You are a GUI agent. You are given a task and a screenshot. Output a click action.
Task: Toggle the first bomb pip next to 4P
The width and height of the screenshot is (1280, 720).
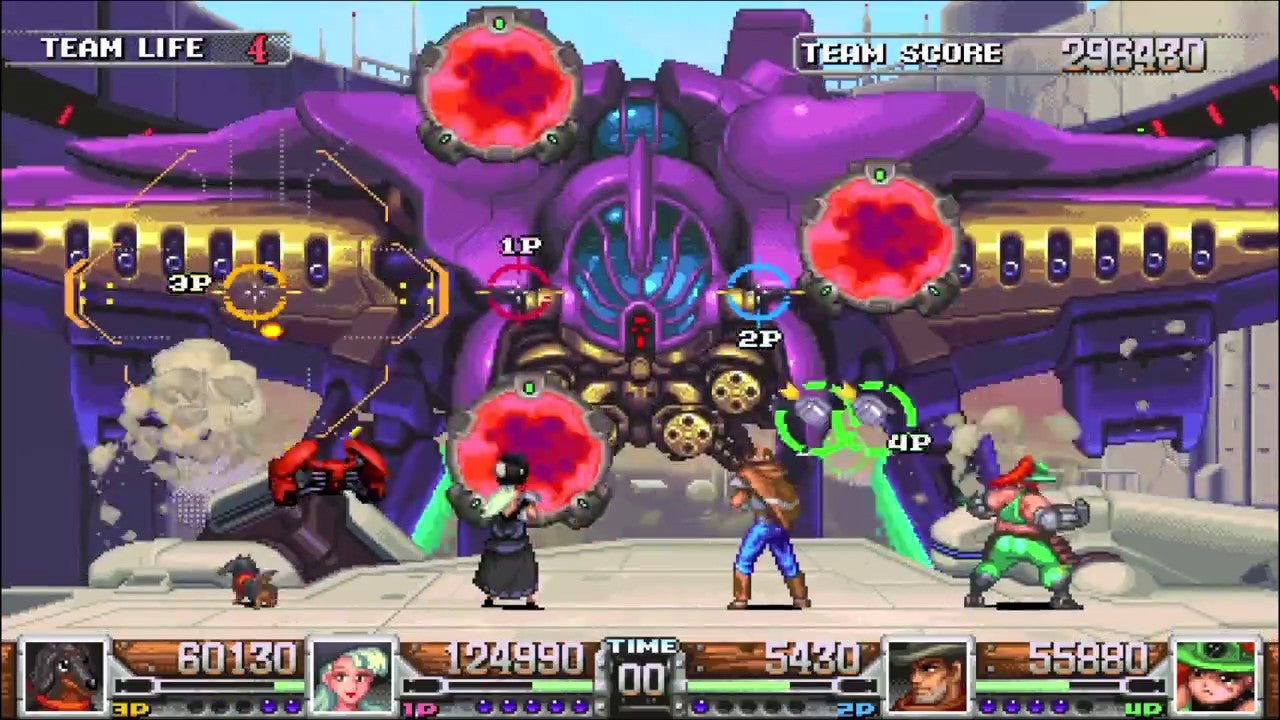point(987,705)
